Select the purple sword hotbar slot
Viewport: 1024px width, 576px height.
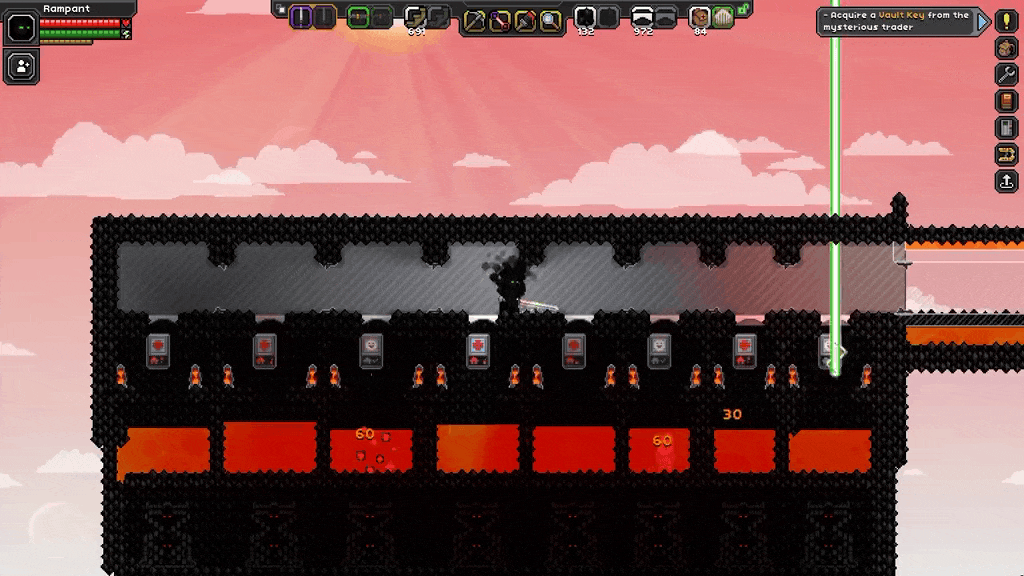tap(301, 17)
